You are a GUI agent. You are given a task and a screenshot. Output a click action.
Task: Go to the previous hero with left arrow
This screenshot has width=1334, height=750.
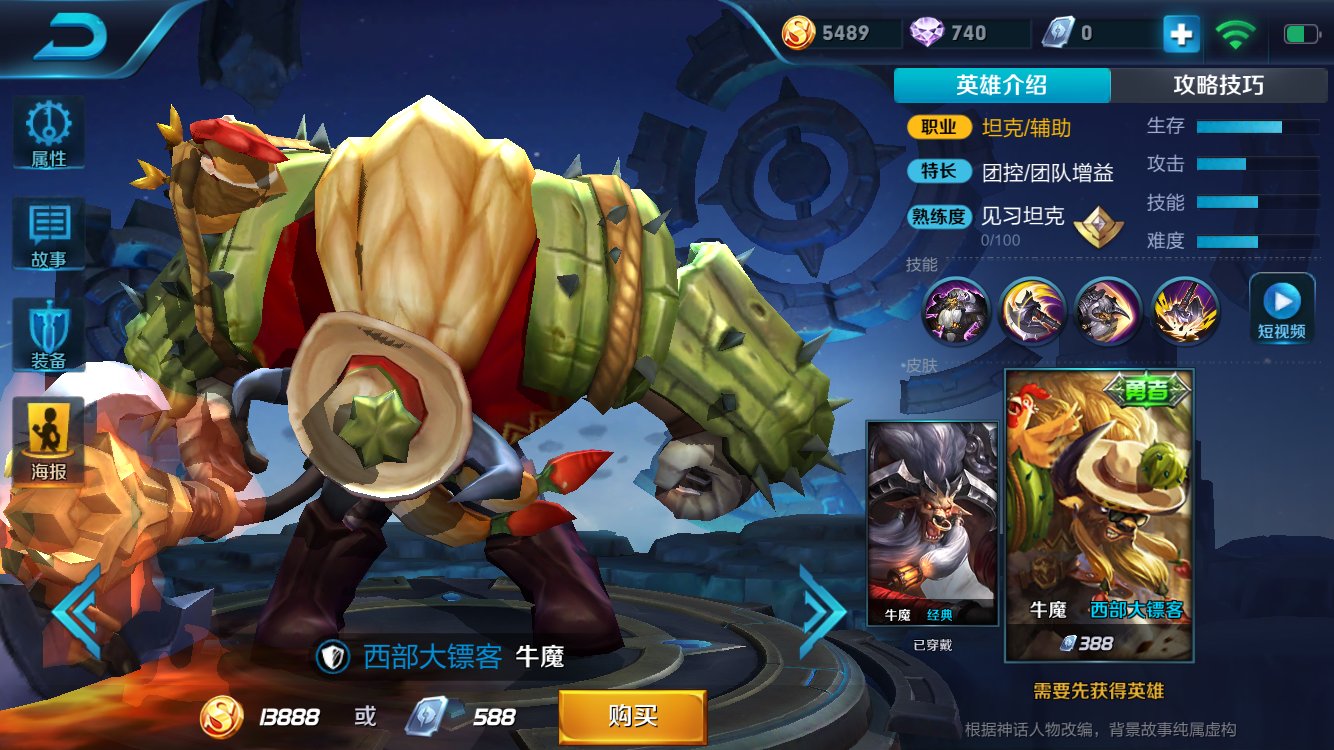[x=76, y=610]
